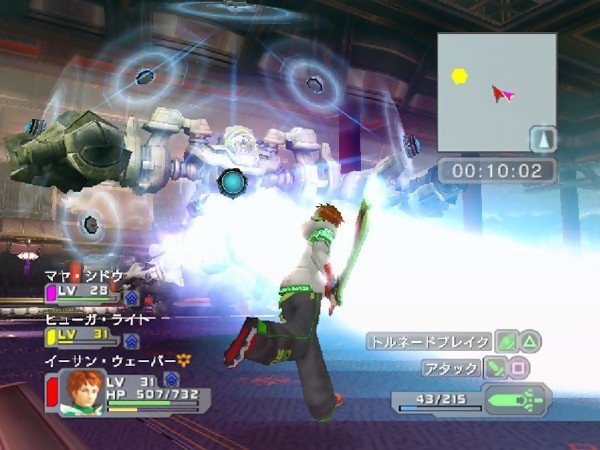Select party member マヤ・シドウ
This screenshot has height=450, width=600.
[x=85, y=275]
